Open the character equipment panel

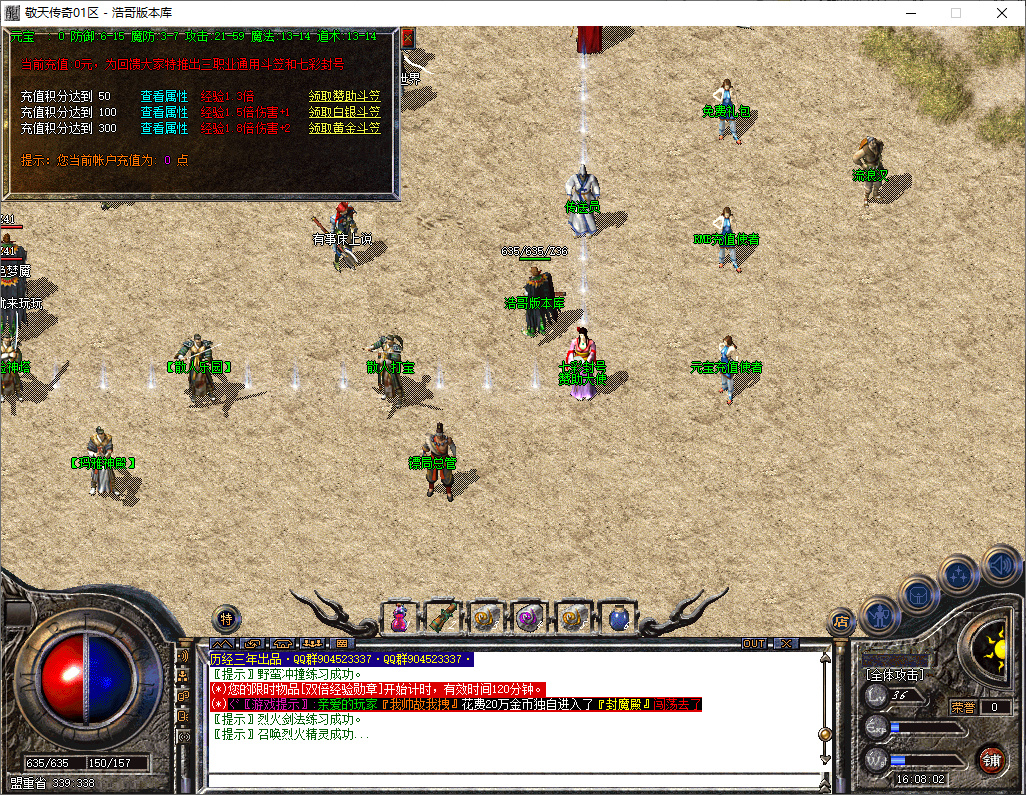pos(881,615)
